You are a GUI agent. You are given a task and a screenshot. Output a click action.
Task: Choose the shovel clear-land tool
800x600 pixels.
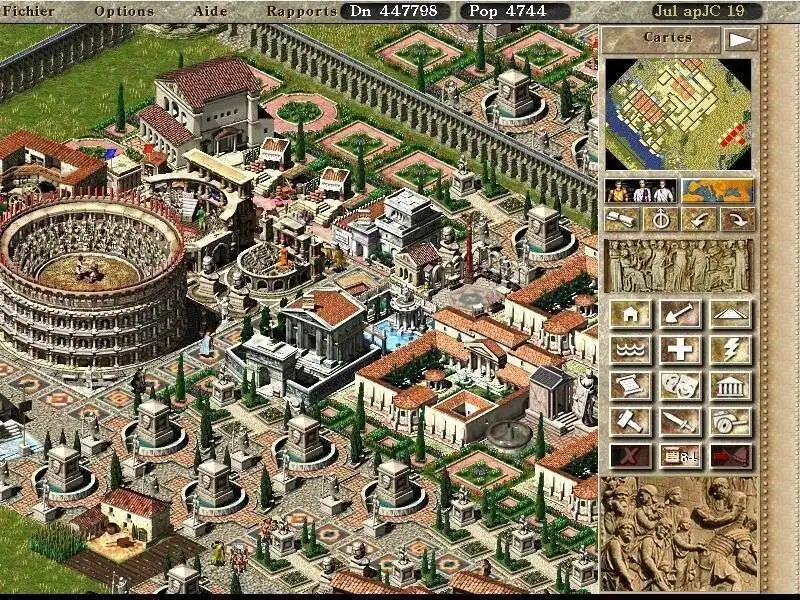click(680, 314)
